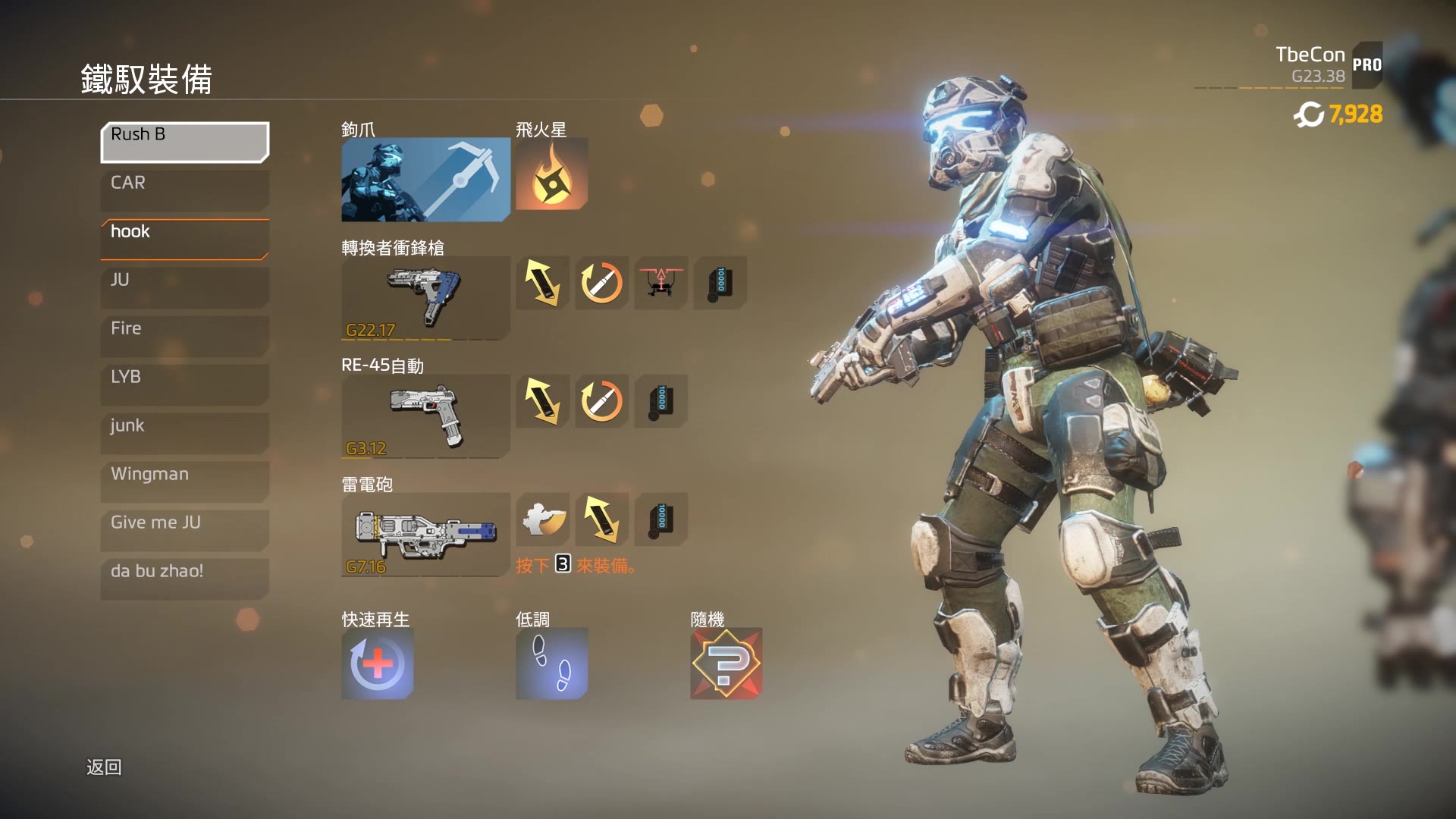The width and height of the screenshot is (1456, 819).
Task: Select the hook loadout
Action: click(x=184, y=239)
